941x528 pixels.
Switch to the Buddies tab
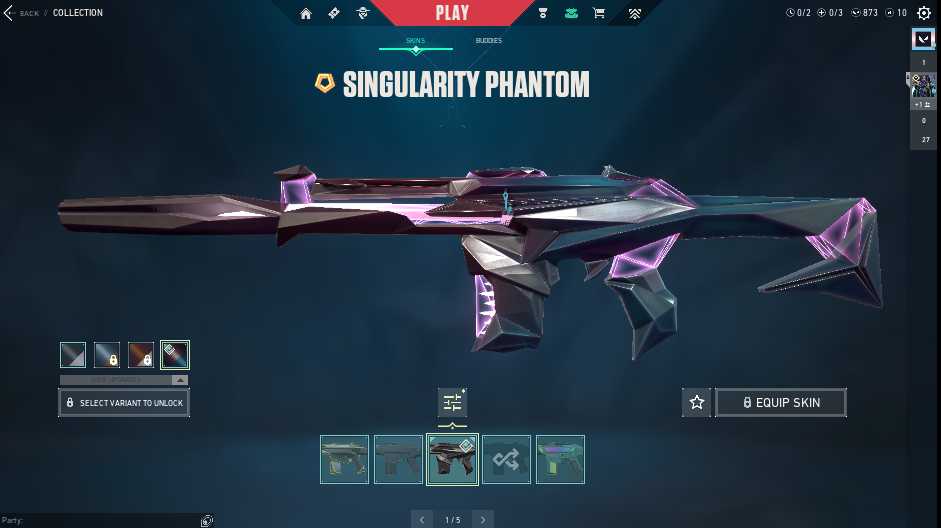(489, 41)
